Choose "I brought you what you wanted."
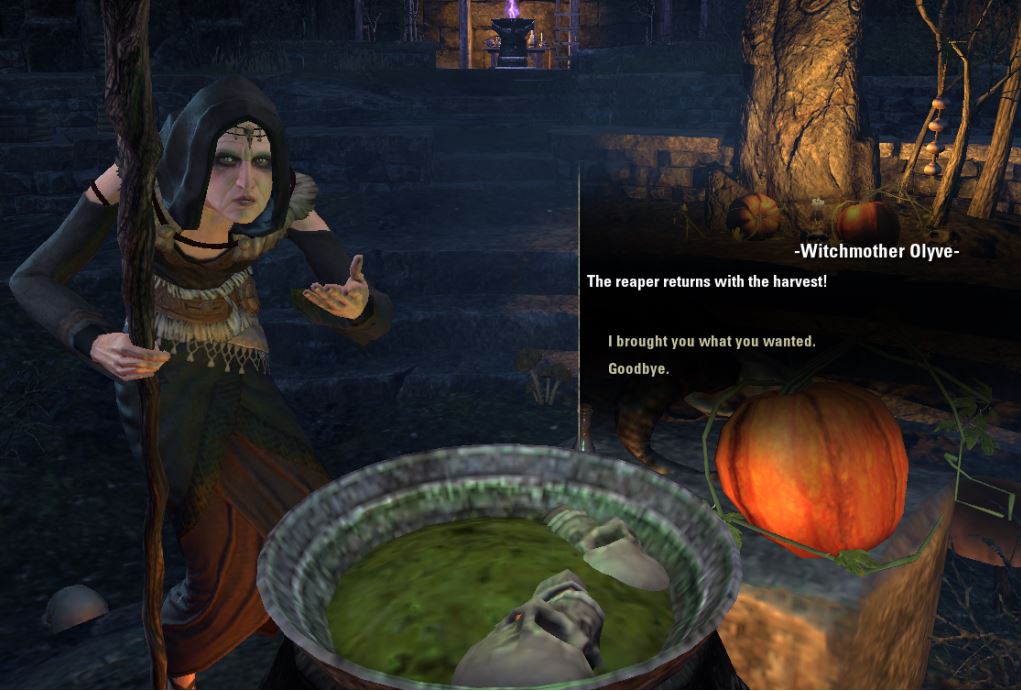 click(711, 342)
